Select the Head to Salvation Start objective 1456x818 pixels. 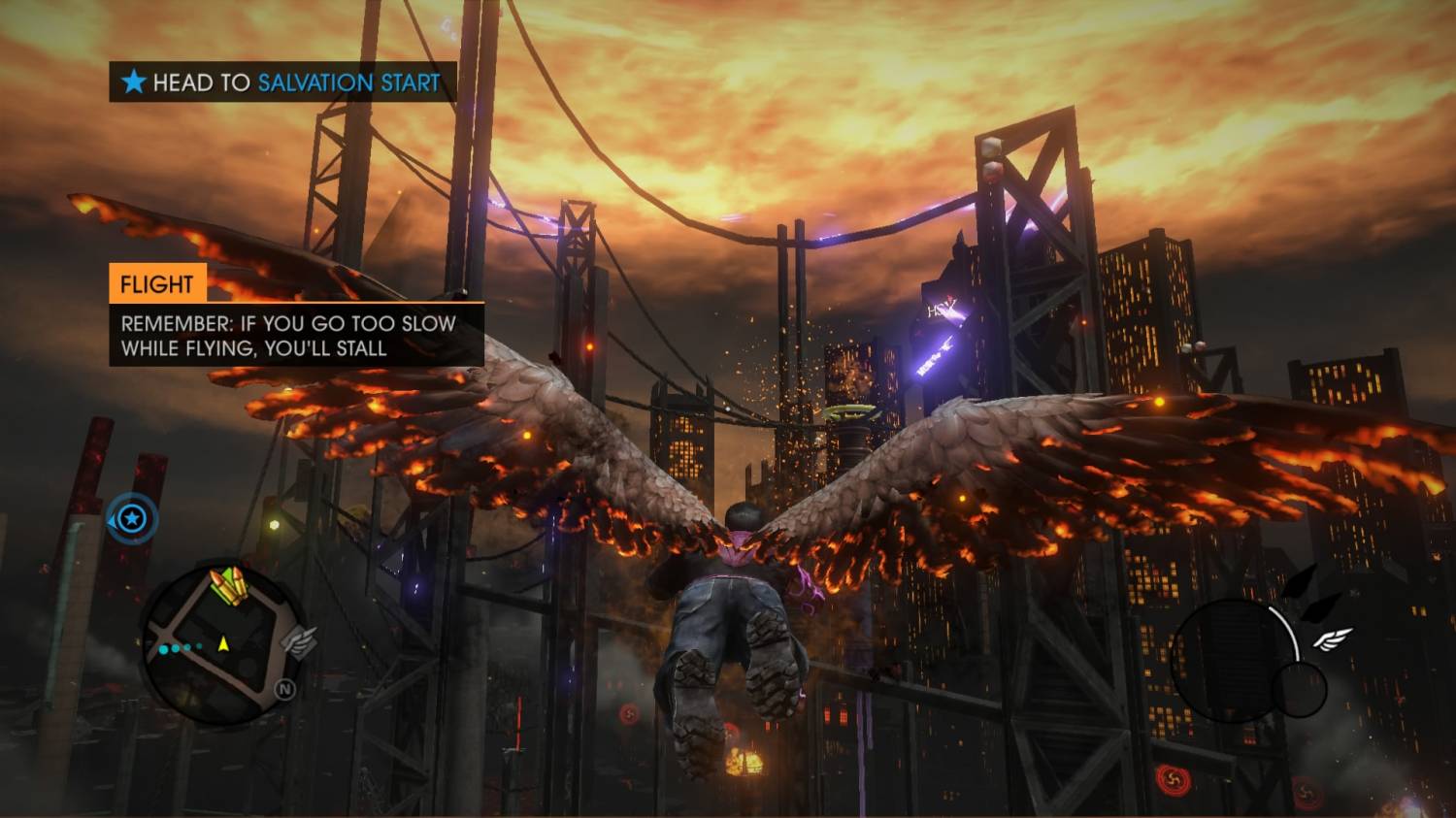point(282,82)
